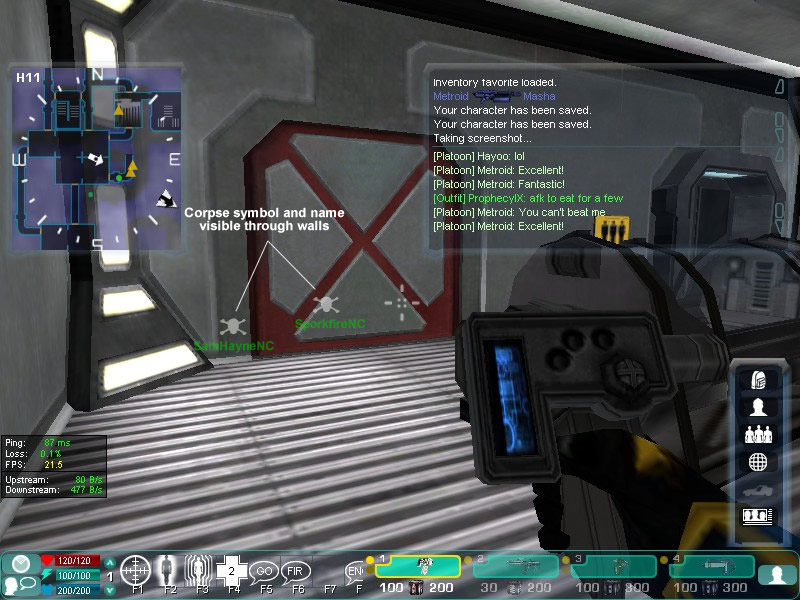Click the hotbar page up arrow
Screen dimensions: 800x600
pos(110,564)
